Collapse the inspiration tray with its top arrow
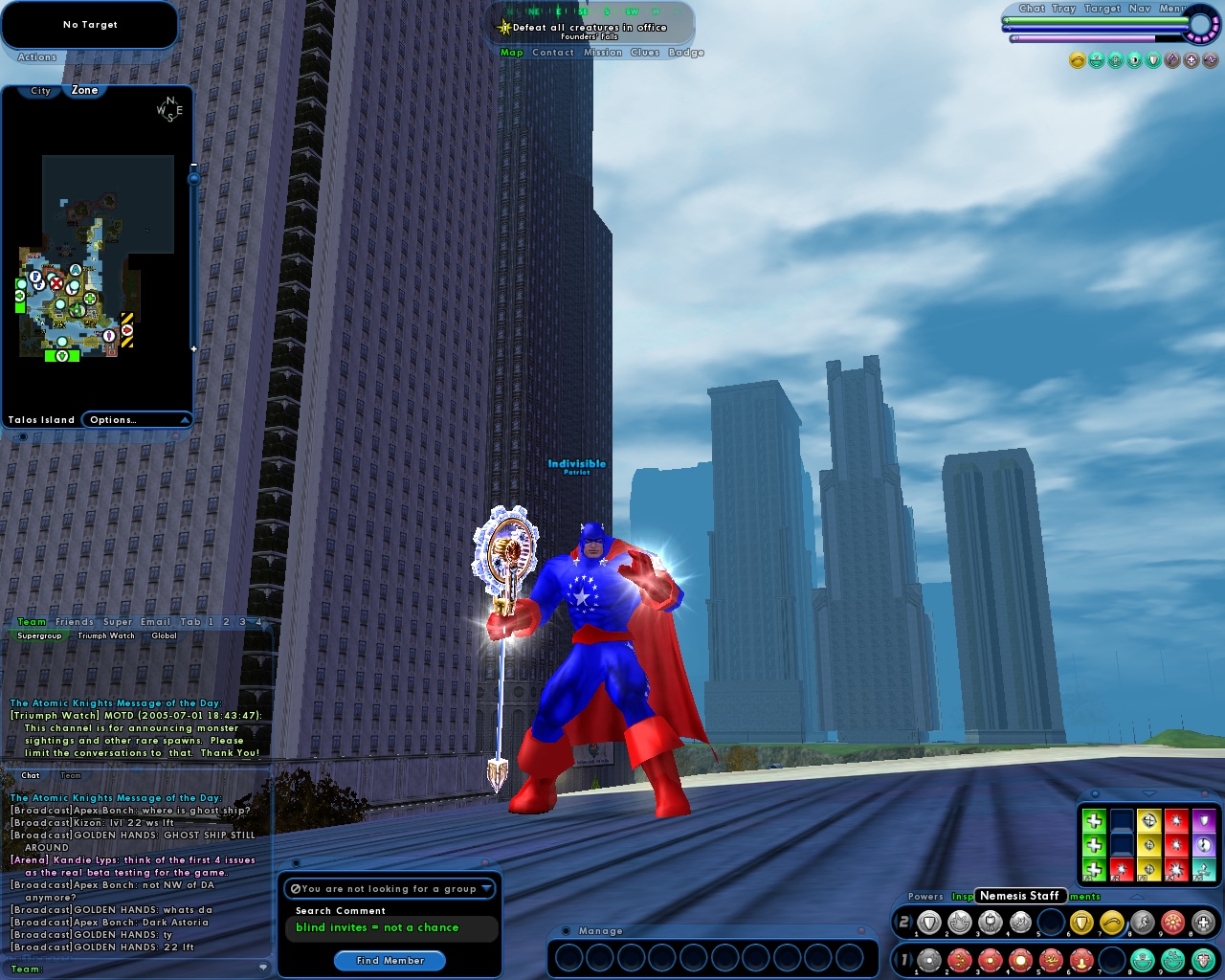The height and width of the screenshot is (980, 1225). point(1148,792)
